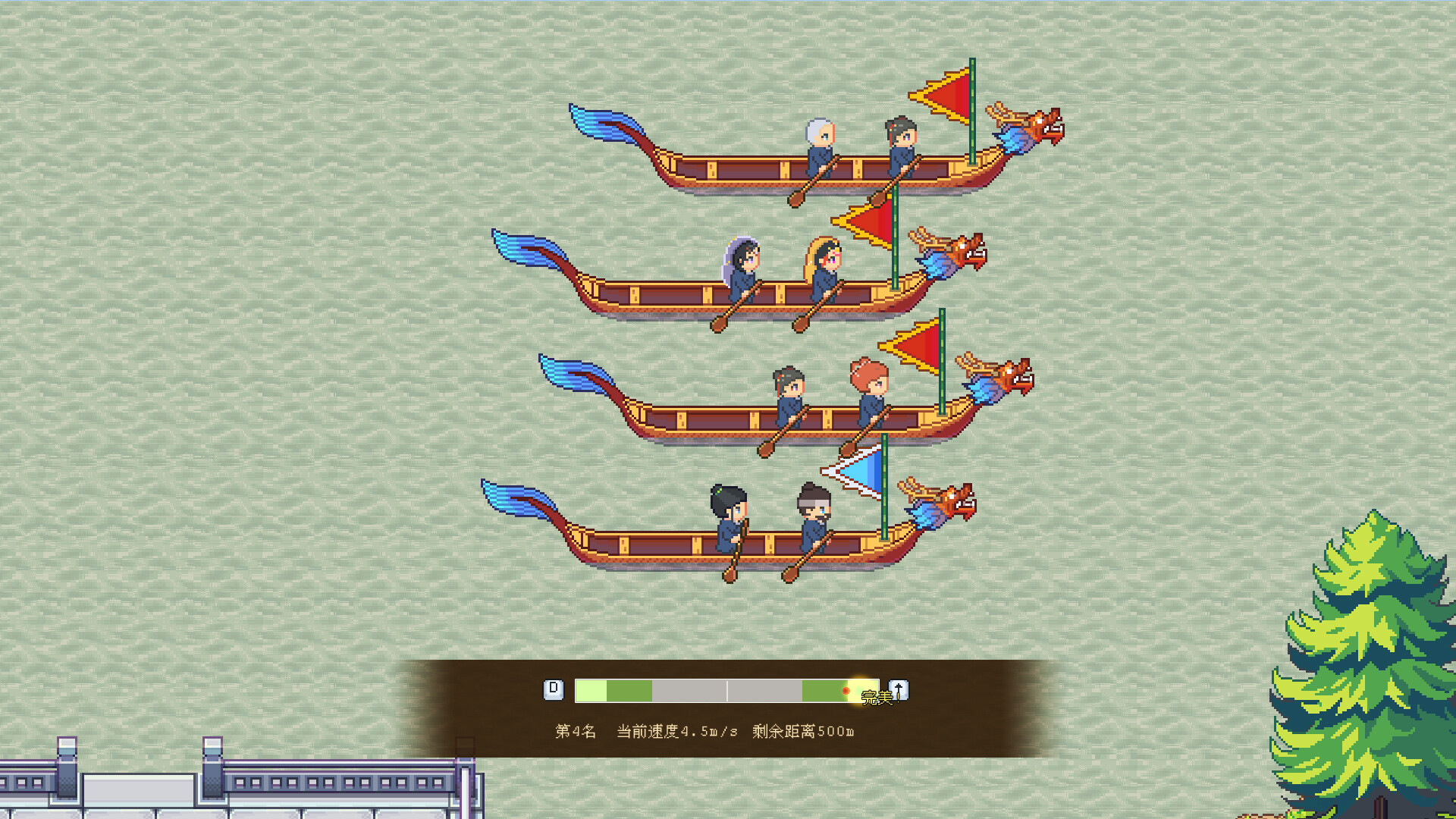Image resolution: width=1456 pixels, height=819 pixels.
Task: Click the white center divider of the rhythm bar
Action: pos(728,691)
